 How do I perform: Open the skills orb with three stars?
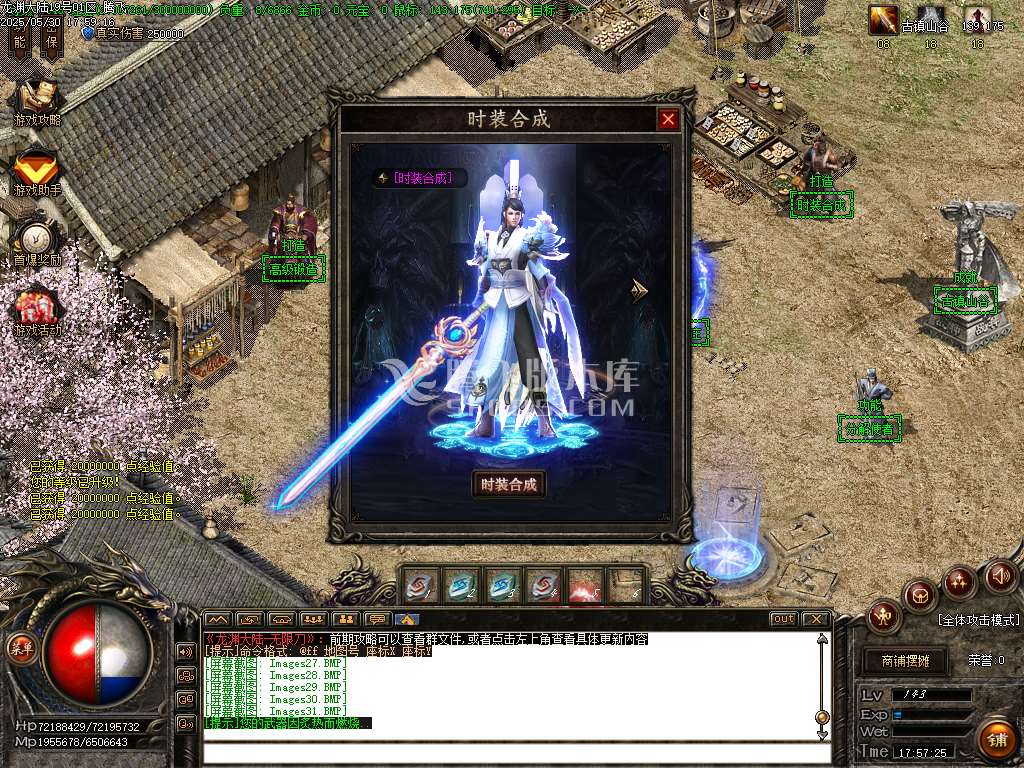coord(960,580)
